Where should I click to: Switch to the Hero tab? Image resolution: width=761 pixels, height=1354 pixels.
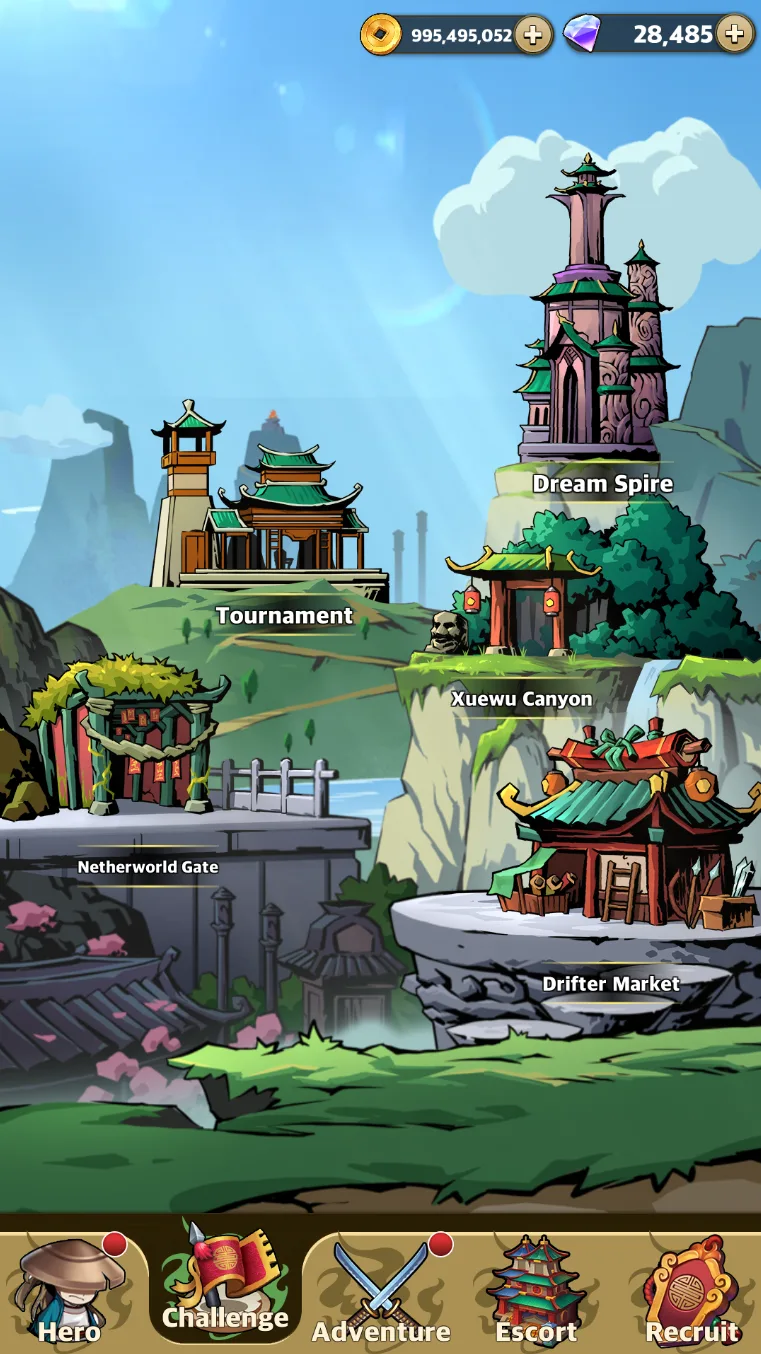70,1292
